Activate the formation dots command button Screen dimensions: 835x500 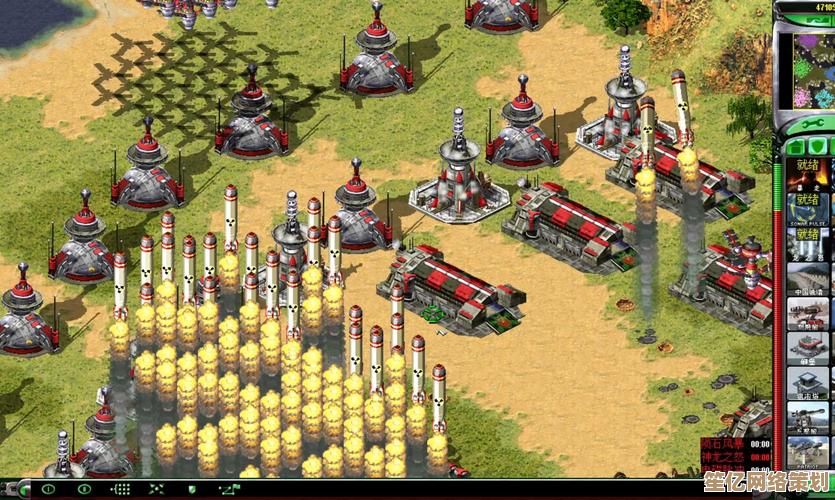(122, 490)
